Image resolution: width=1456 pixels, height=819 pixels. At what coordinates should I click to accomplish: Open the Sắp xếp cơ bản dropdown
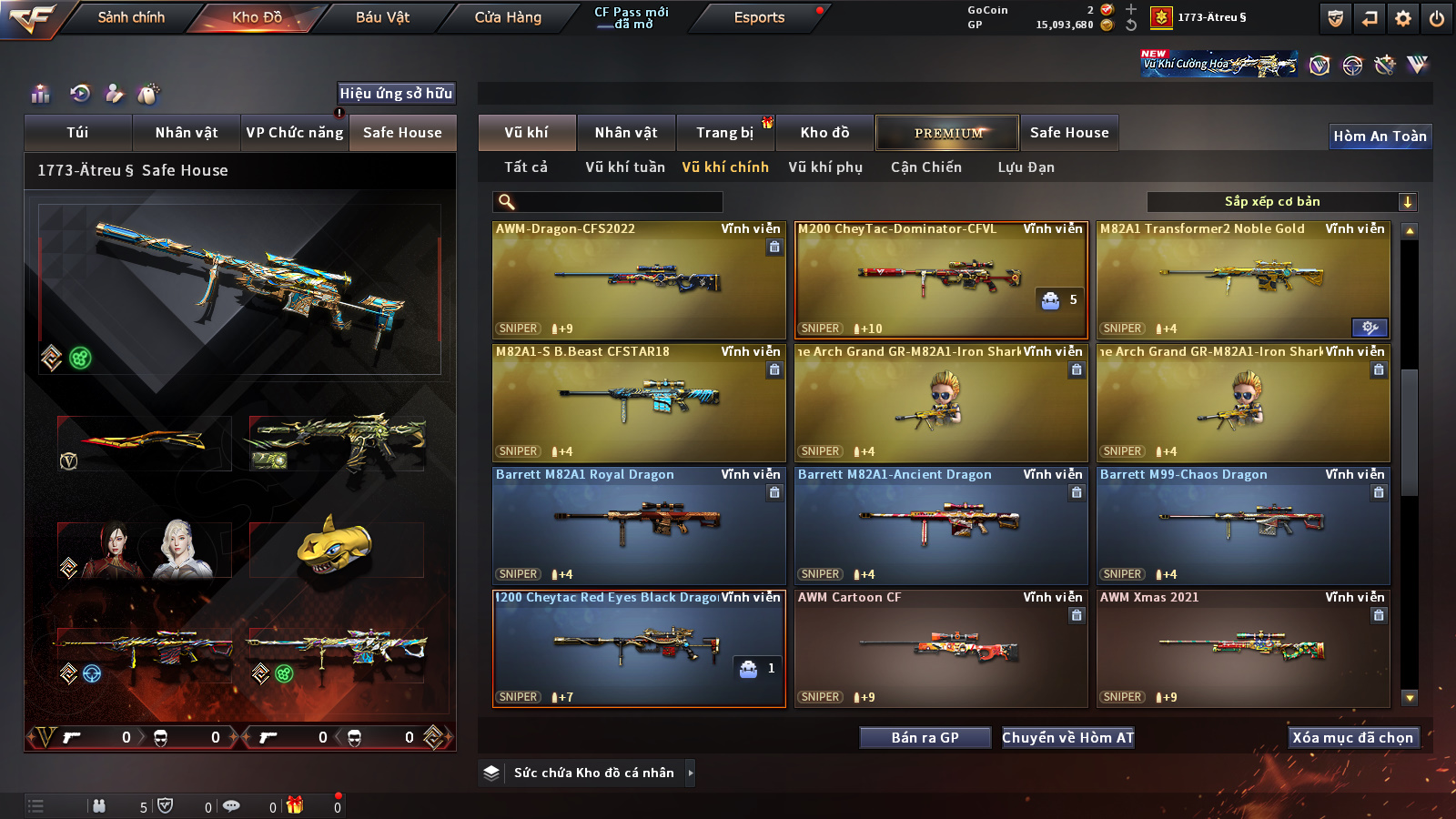pyautogui.click(x=1281, y=202)
